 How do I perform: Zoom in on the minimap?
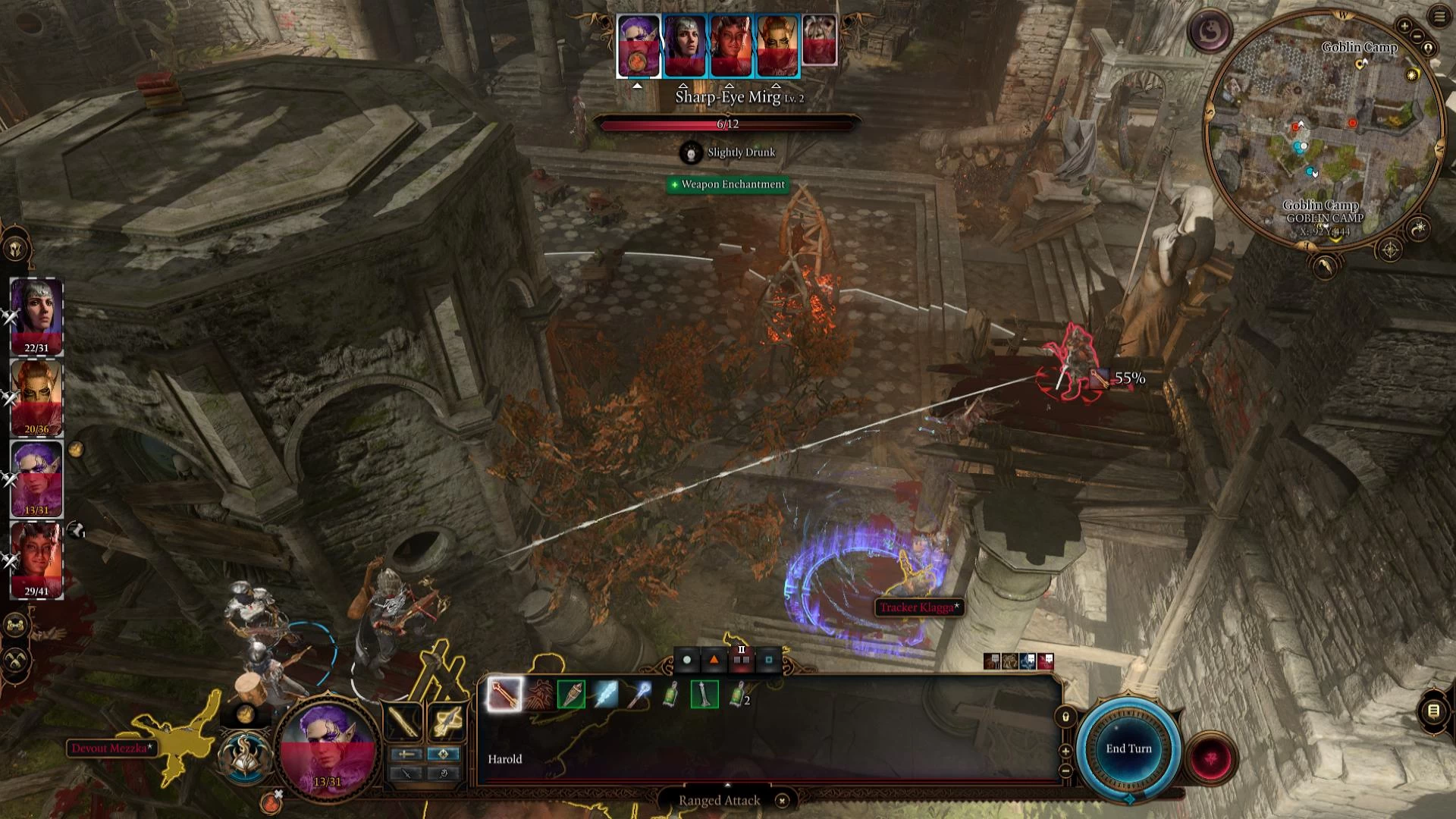tap(1404, 26)
